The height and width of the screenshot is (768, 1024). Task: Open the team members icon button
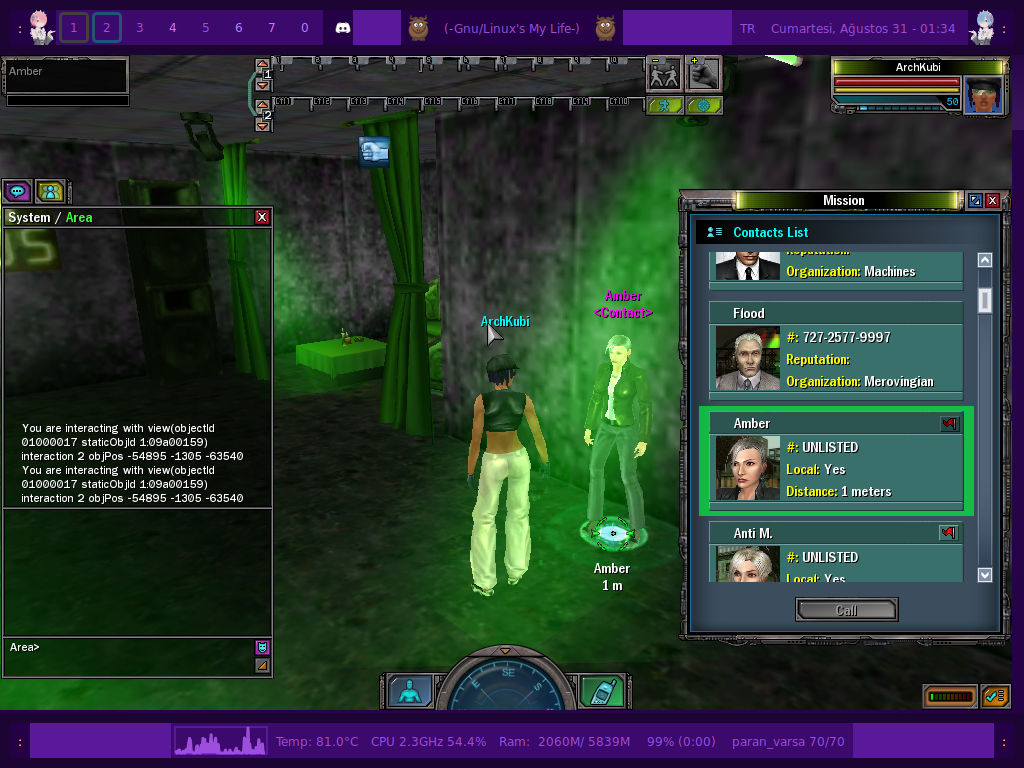coord(50,190)
